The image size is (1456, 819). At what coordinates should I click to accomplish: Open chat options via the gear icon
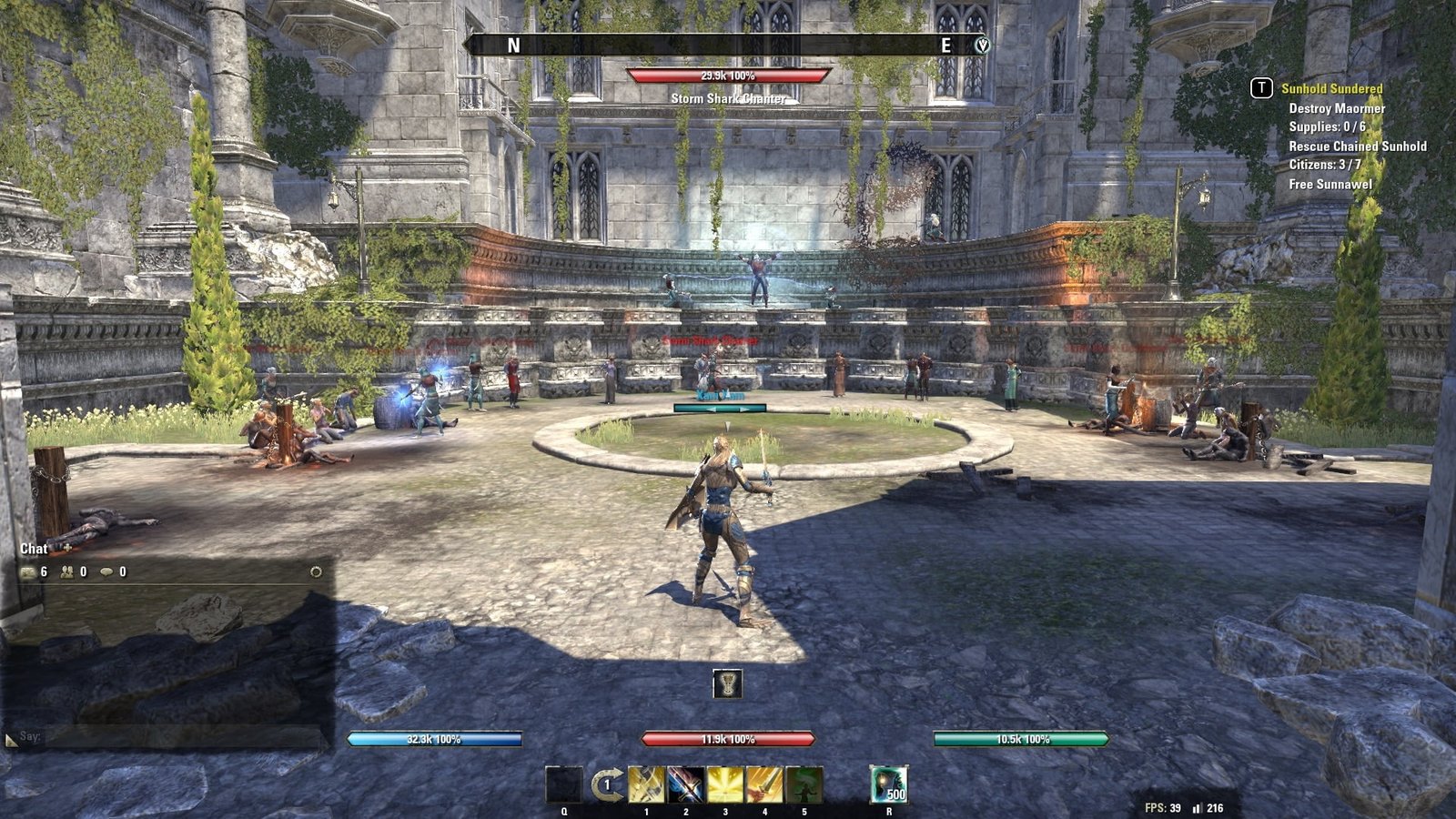click(316, 572)
